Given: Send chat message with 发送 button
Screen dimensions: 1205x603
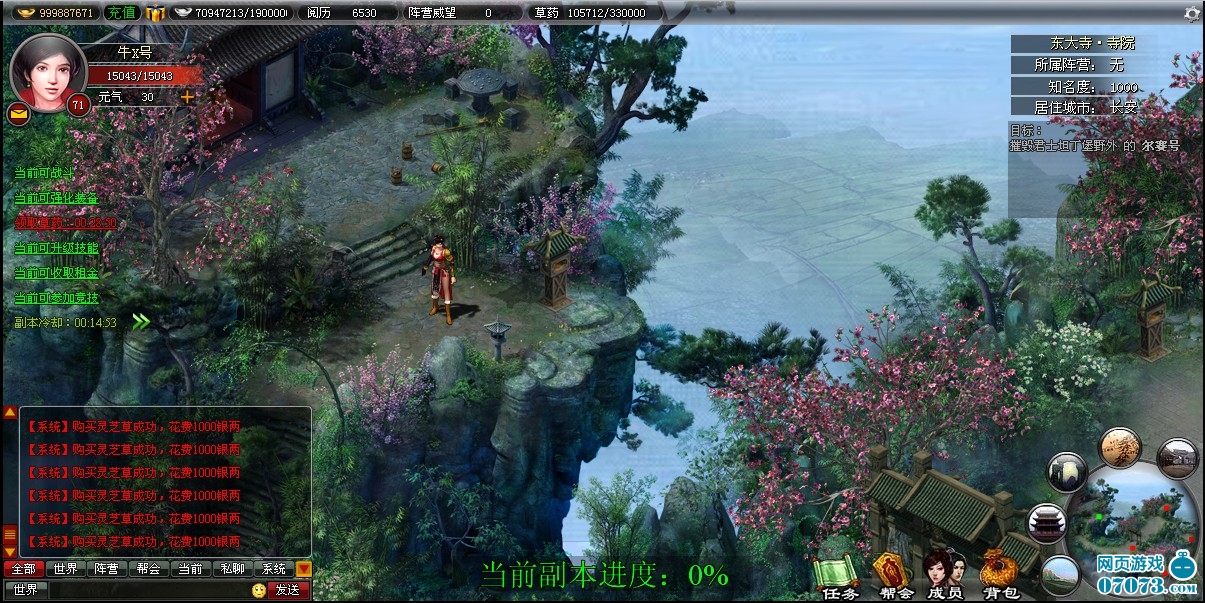Looking at the screenshot, I should click(287, 590).
